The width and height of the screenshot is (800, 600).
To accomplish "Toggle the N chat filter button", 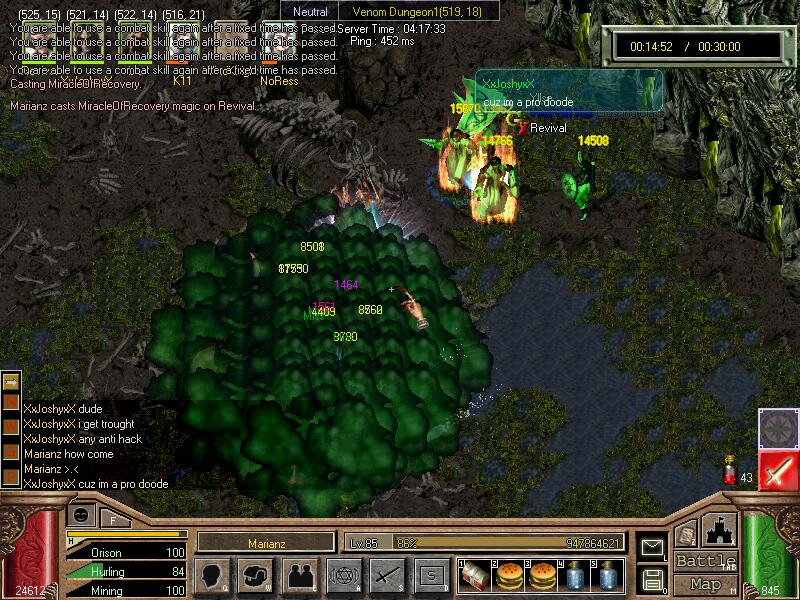I will point(11,401).
